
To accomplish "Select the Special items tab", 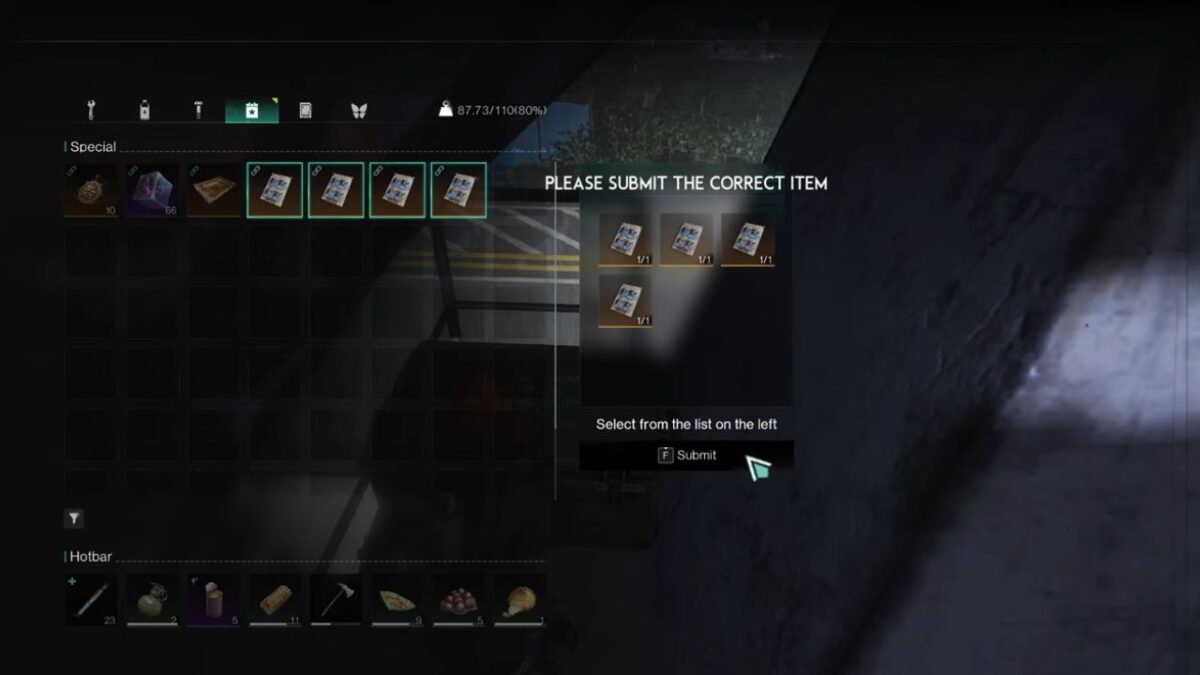I will coord(252,110).
